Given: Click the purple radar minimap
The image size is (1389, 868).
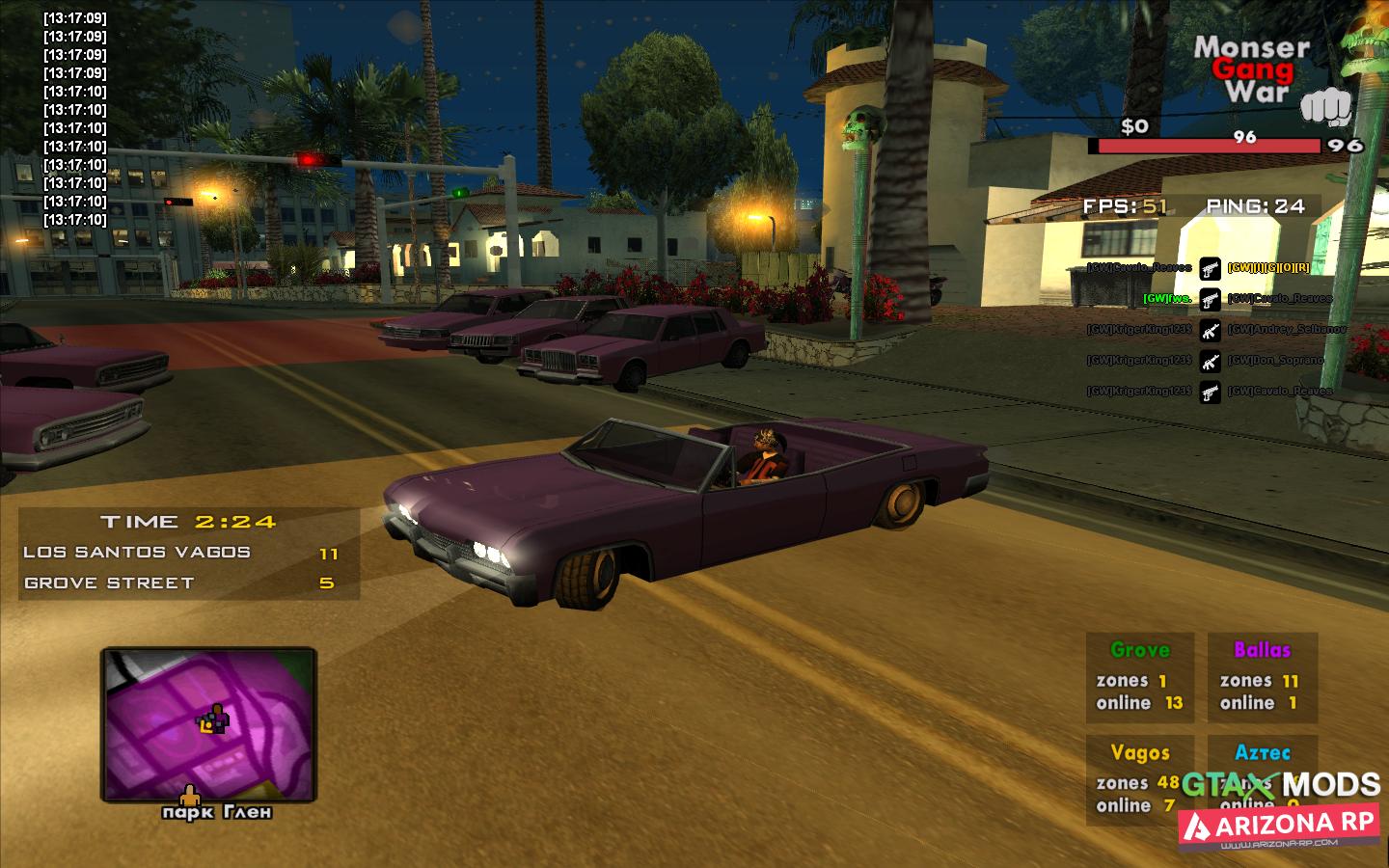Looking at the screenshot, I should tap(208, 724).
